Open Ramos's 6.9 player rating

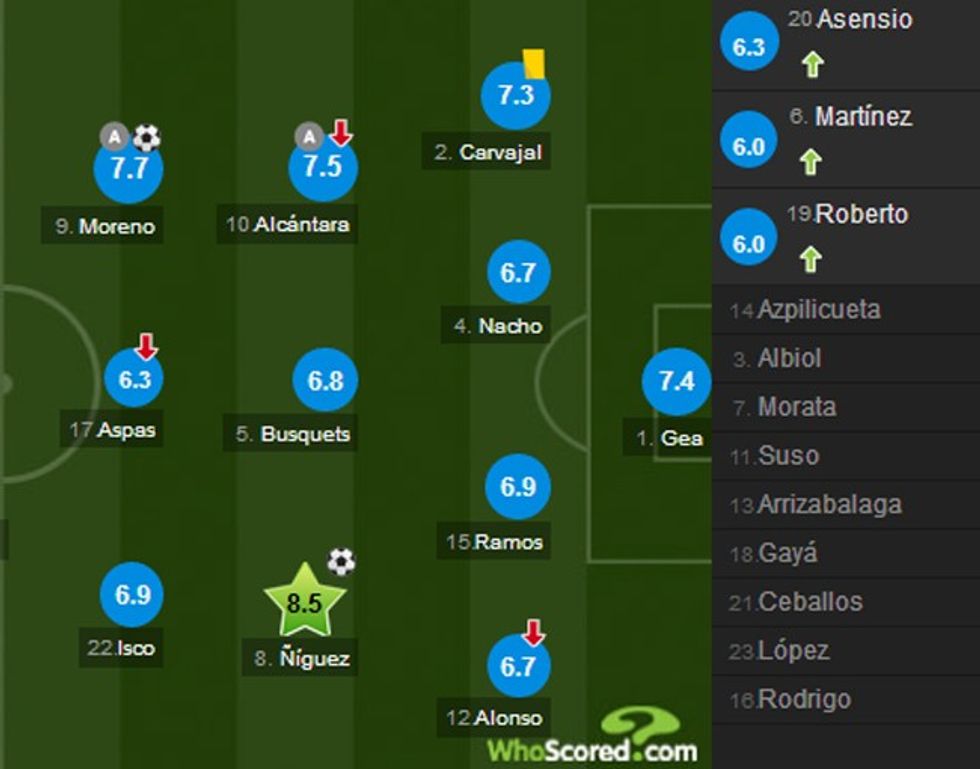[x=518, y=487]
